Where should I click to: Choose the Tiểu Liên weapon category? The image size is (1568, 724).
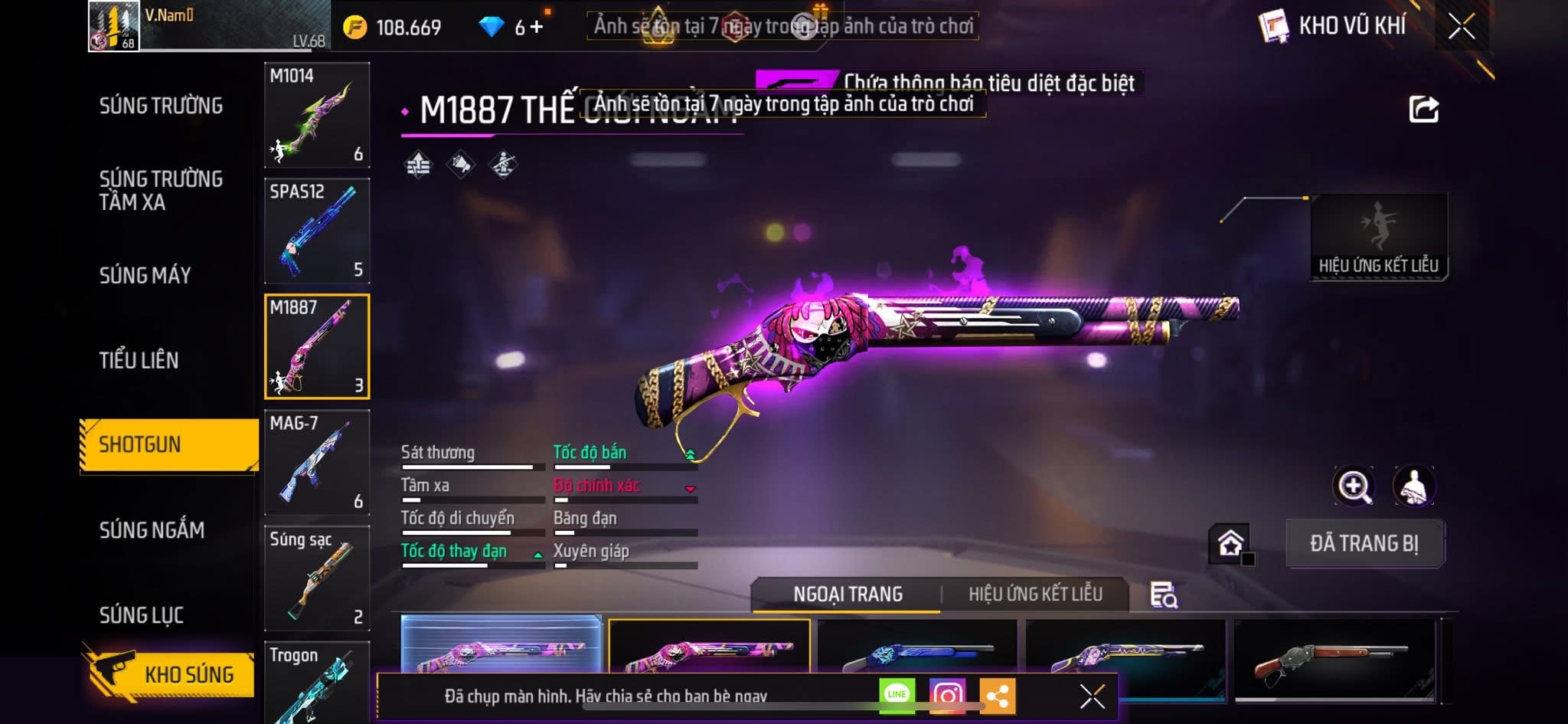[x=139, y=360]
